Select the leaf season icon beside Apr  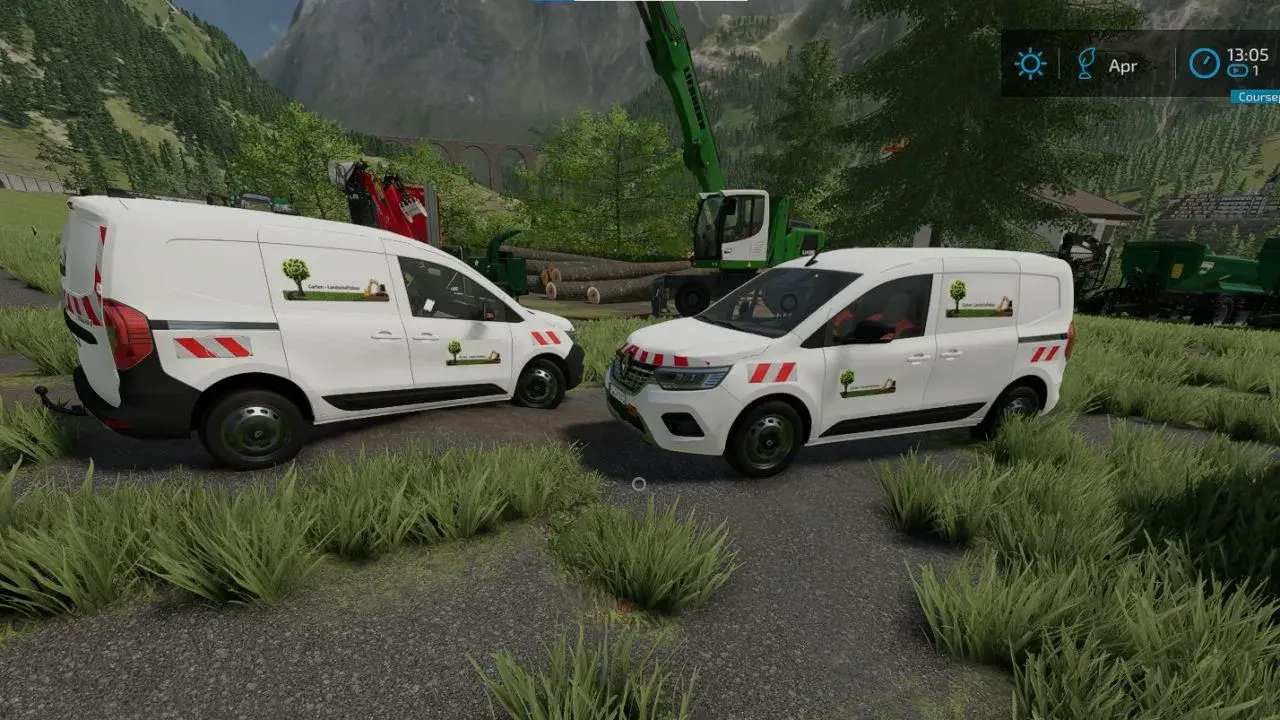(x=1086, y=64)
